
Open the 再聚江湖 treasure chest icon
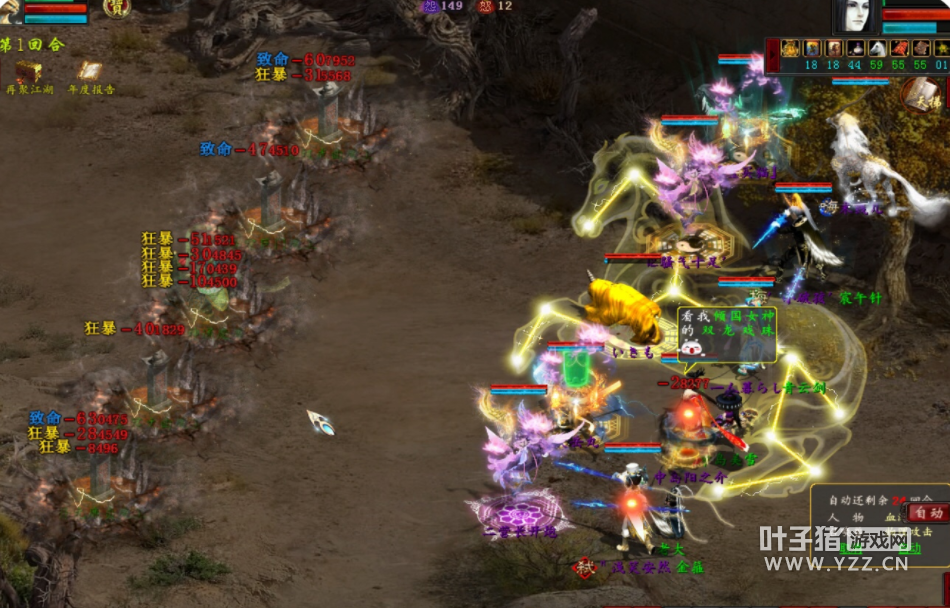(x=28, y=72)
